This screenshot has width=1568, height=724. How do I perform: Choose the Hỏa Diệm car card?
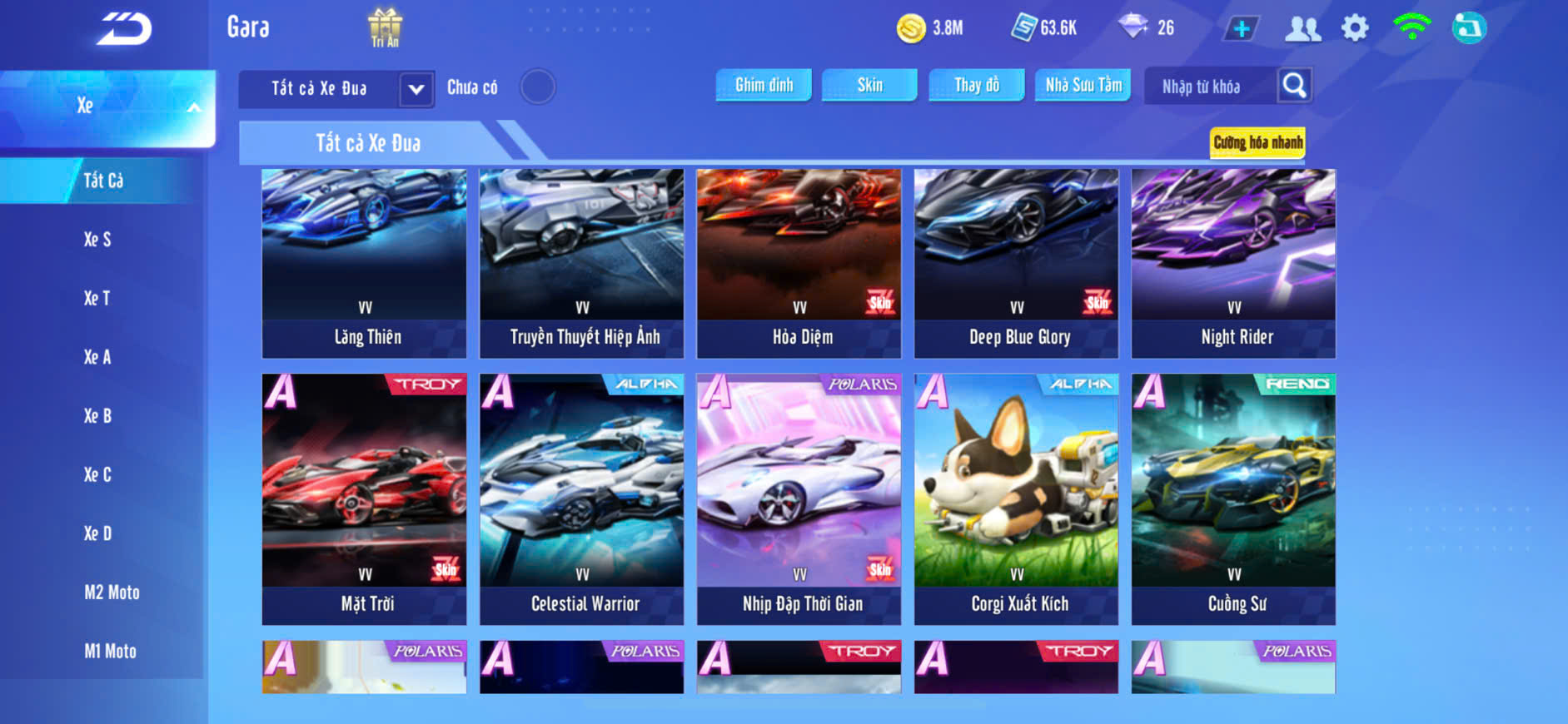pyautogui.click(x=799, y=263)
